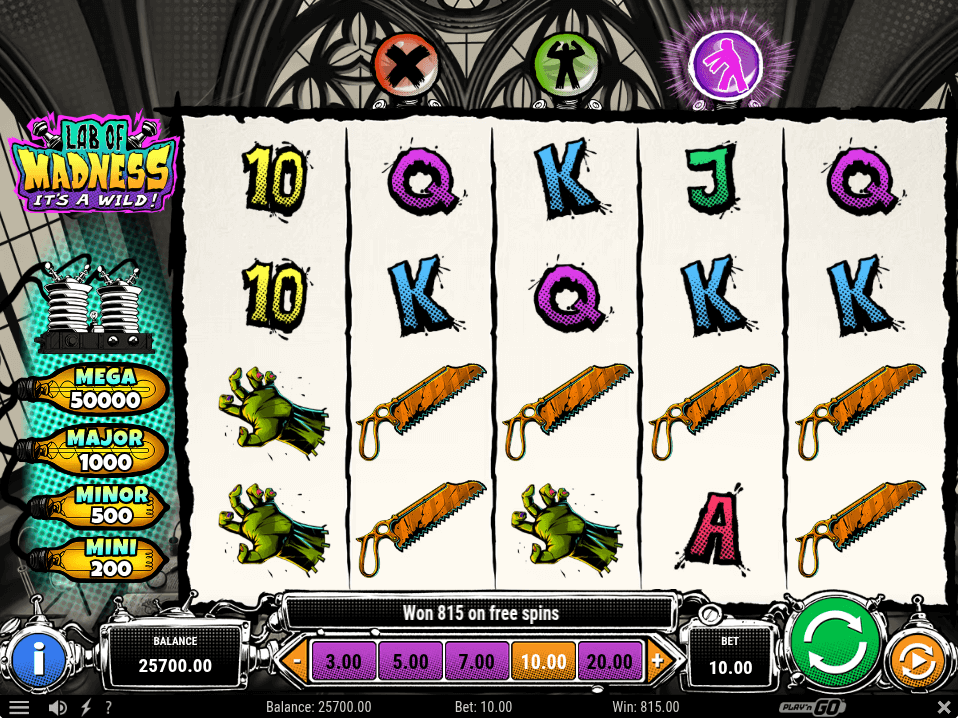
Task: Open help via the question mark
Action: 108,707
